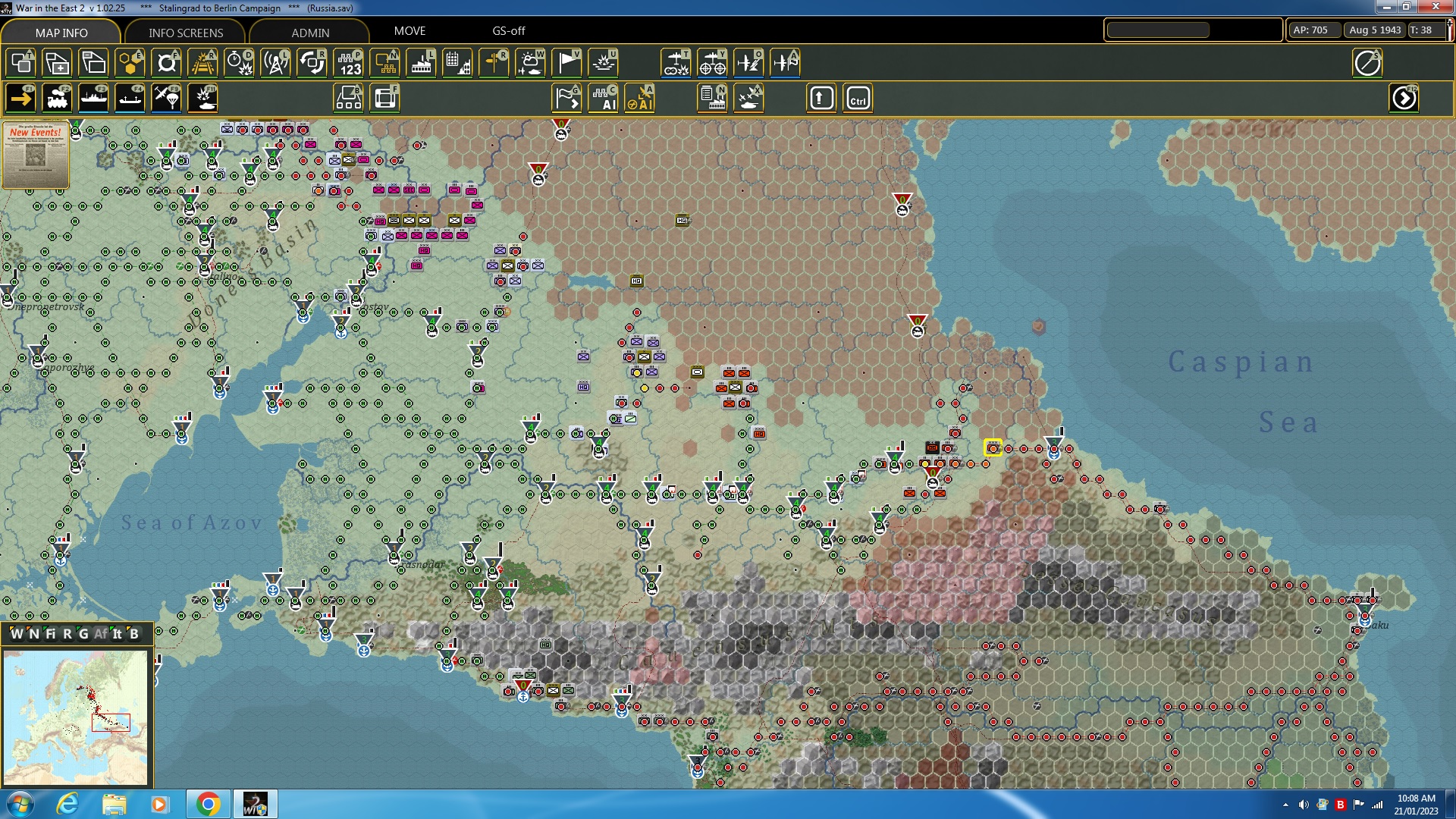This screenshot has width=1456, height=819.
Task: Select naval transport mode
Action: pyautogui.click(x=93, y=97)
